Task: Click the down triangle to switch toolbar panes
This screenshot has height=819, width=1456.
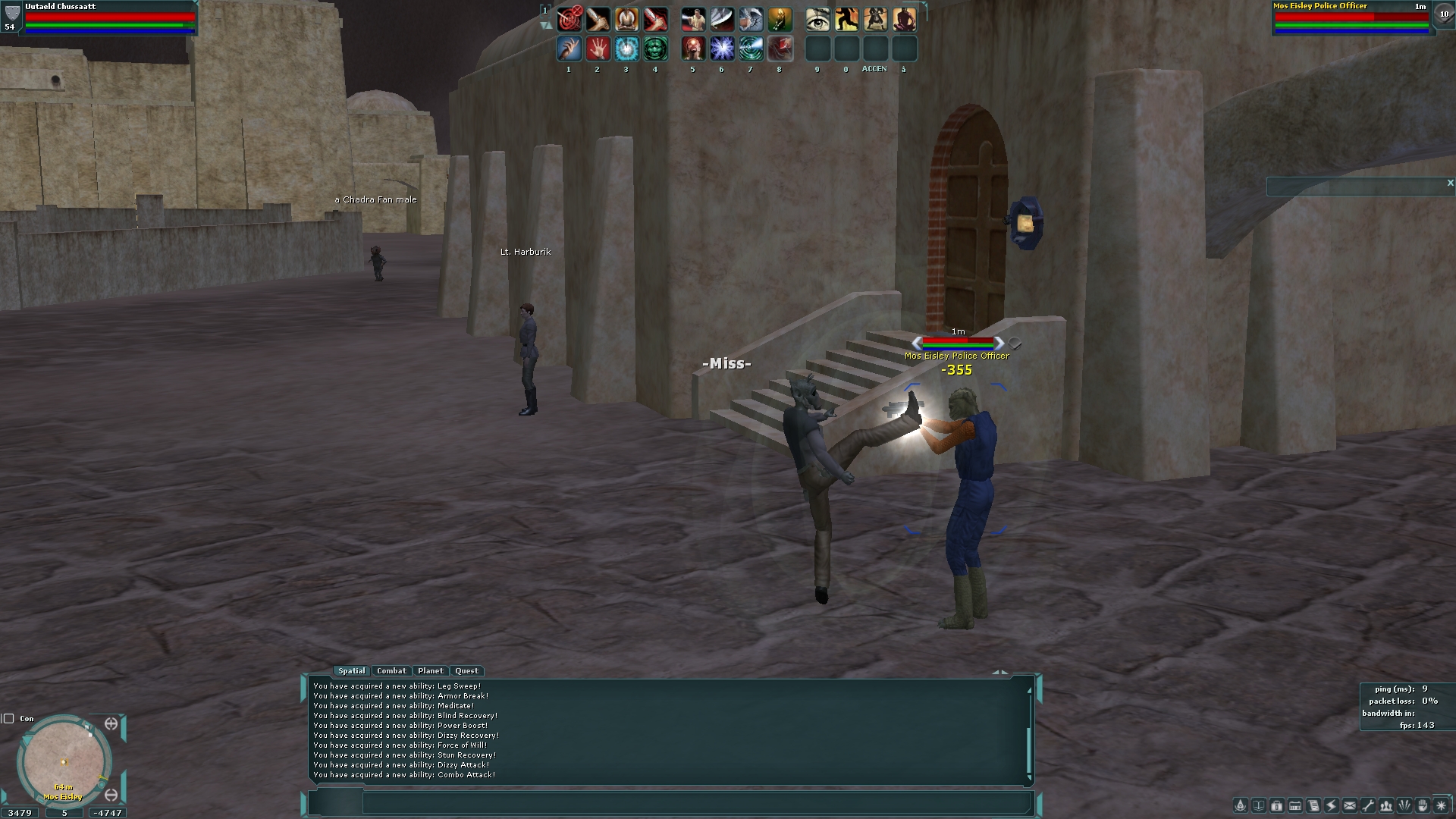Action: coord(543,25)
